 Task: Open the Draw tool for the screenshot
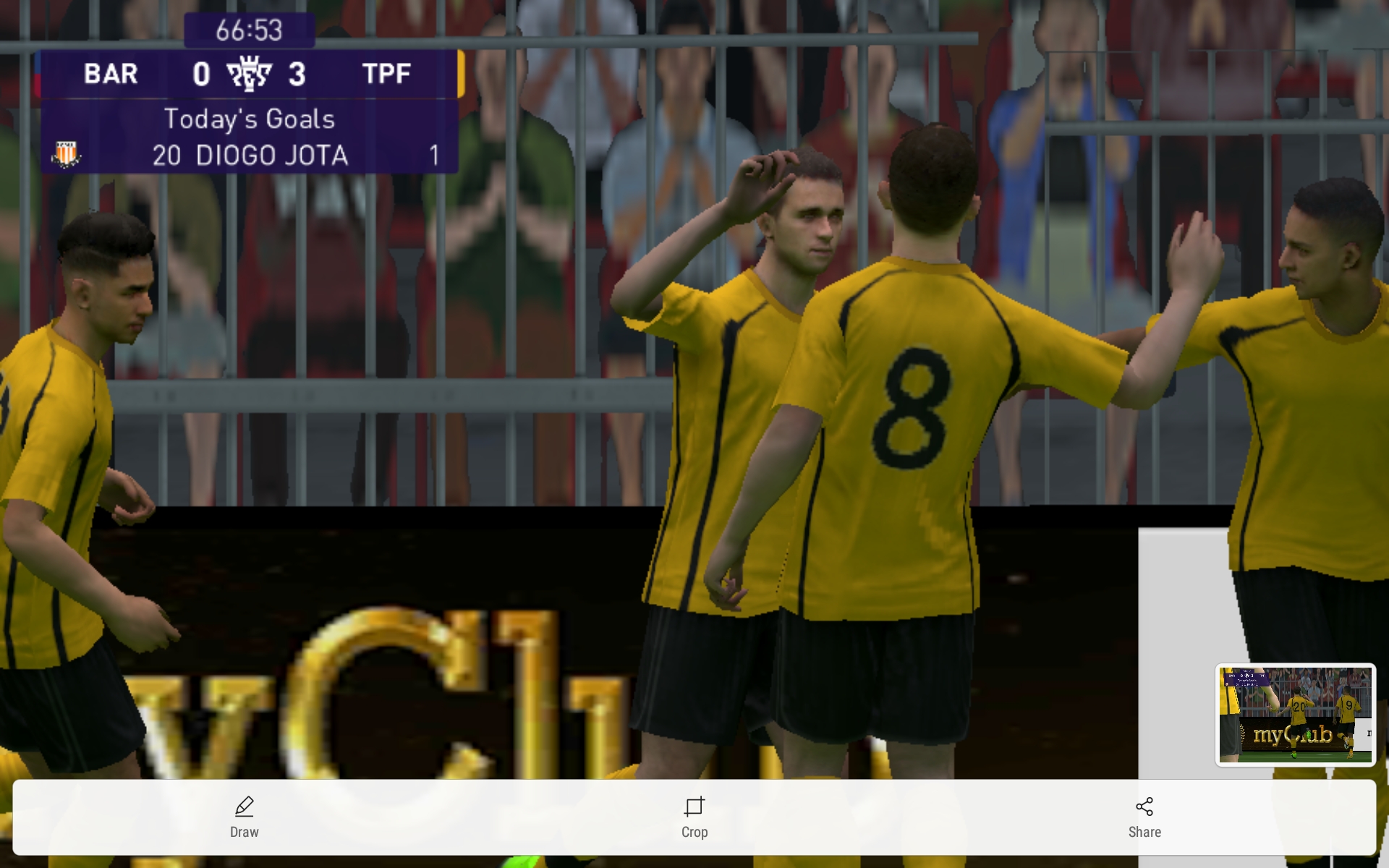point(244,817)
